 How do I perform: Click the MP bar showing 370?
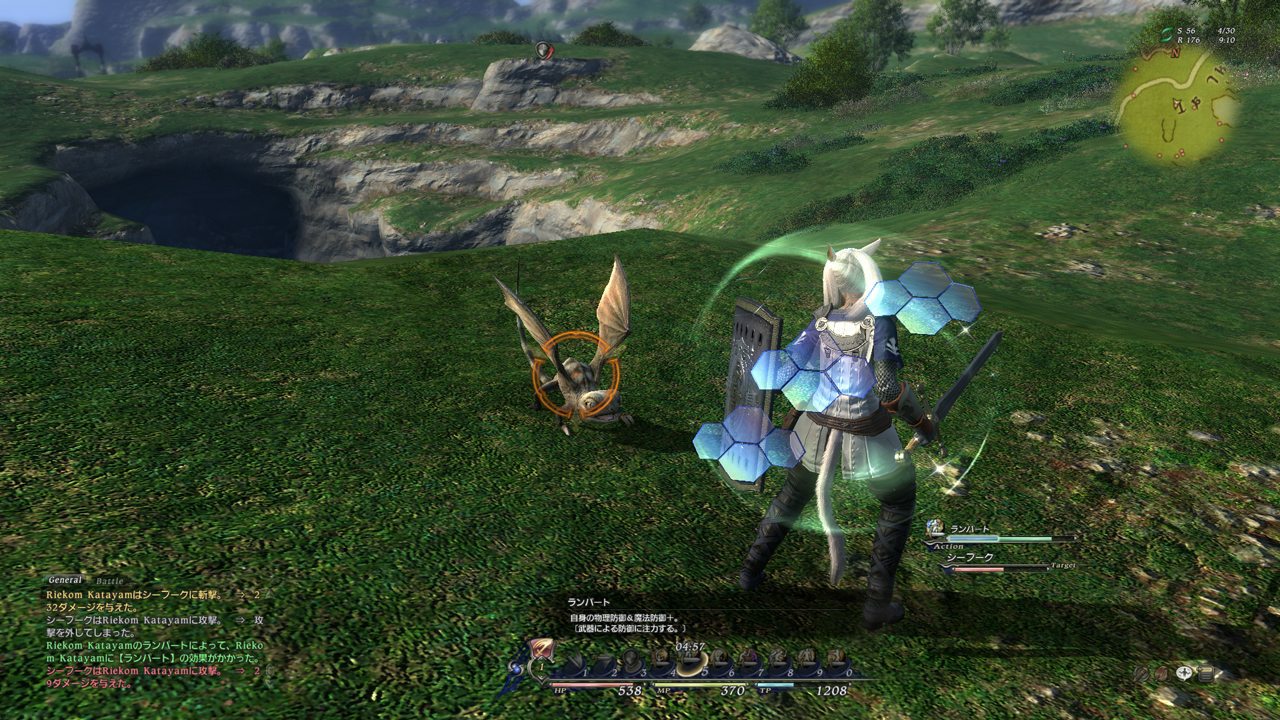click(x=700, y=684)
